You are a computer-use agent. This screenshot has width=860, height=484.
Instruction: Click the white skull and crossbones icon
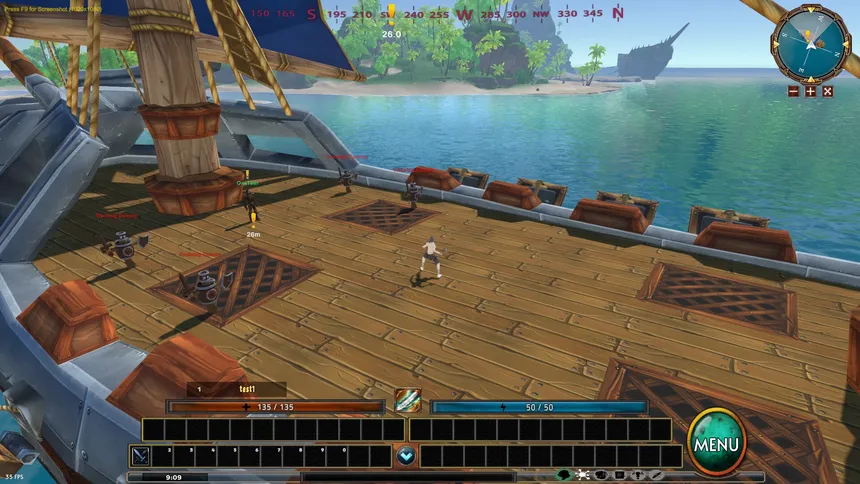click(x=583, y=475)
